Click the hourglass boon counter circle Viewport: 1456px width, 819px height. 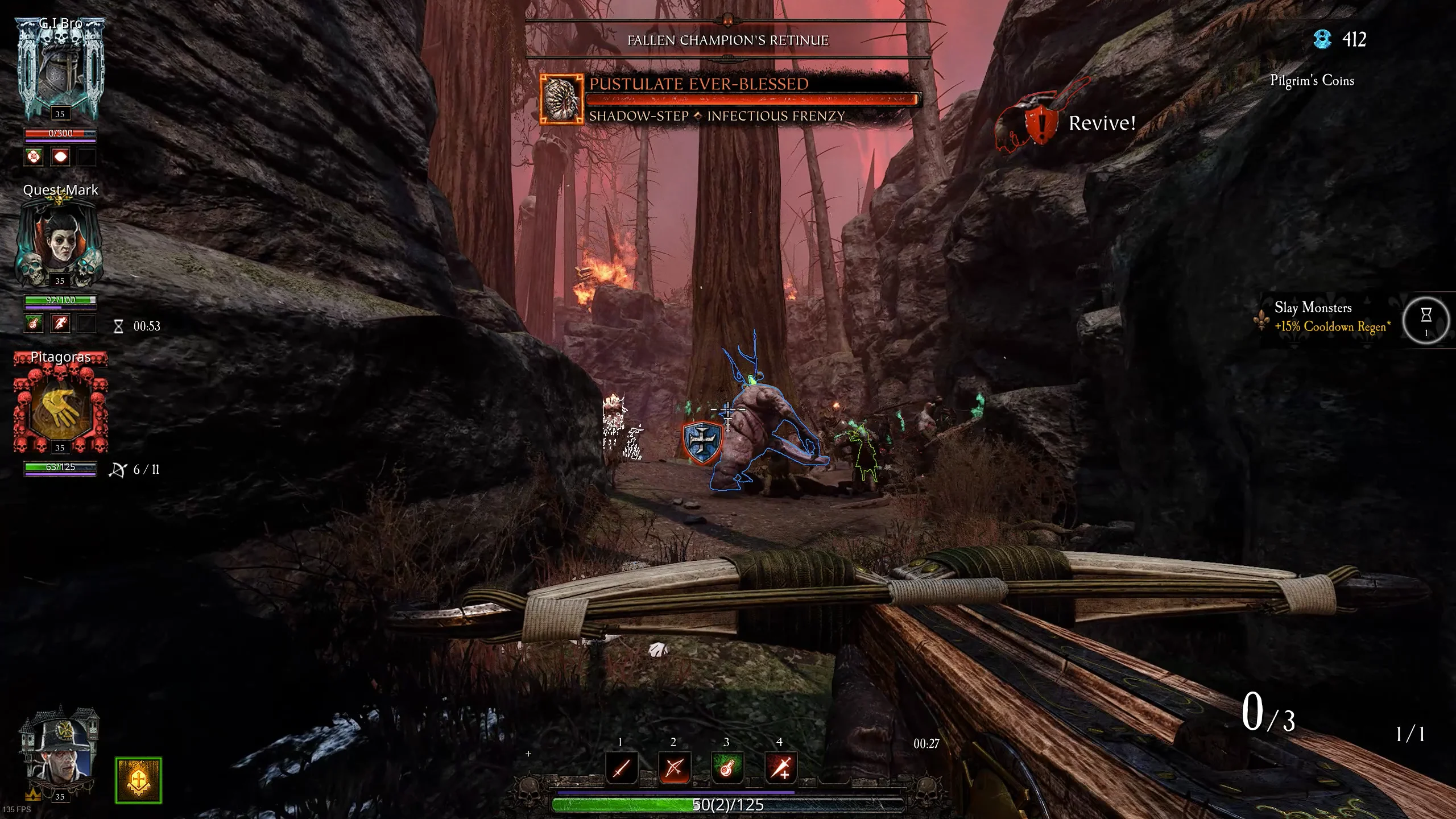[x=1426, y=321]
